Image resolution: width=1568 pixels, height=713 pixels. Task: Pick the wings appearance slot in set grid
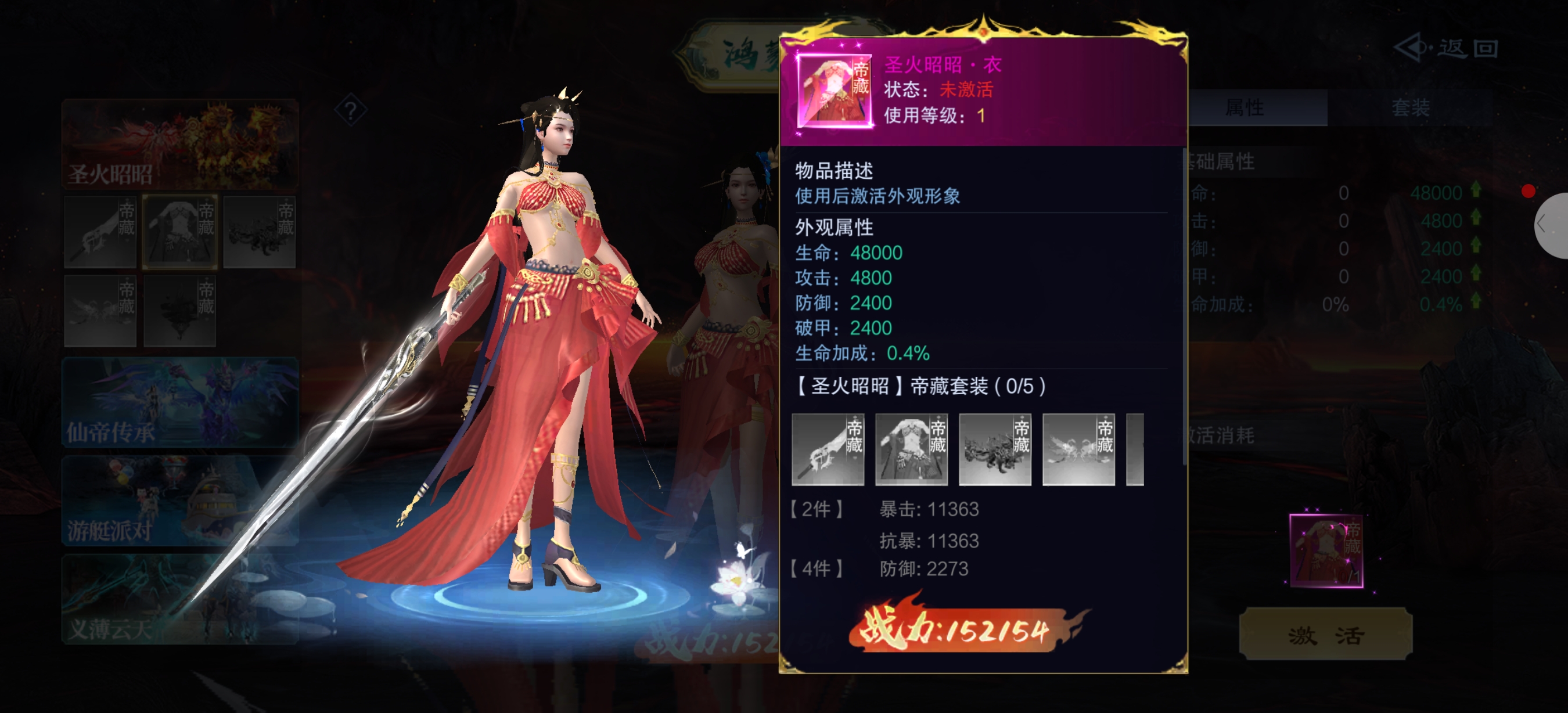(x=100, y=311)
